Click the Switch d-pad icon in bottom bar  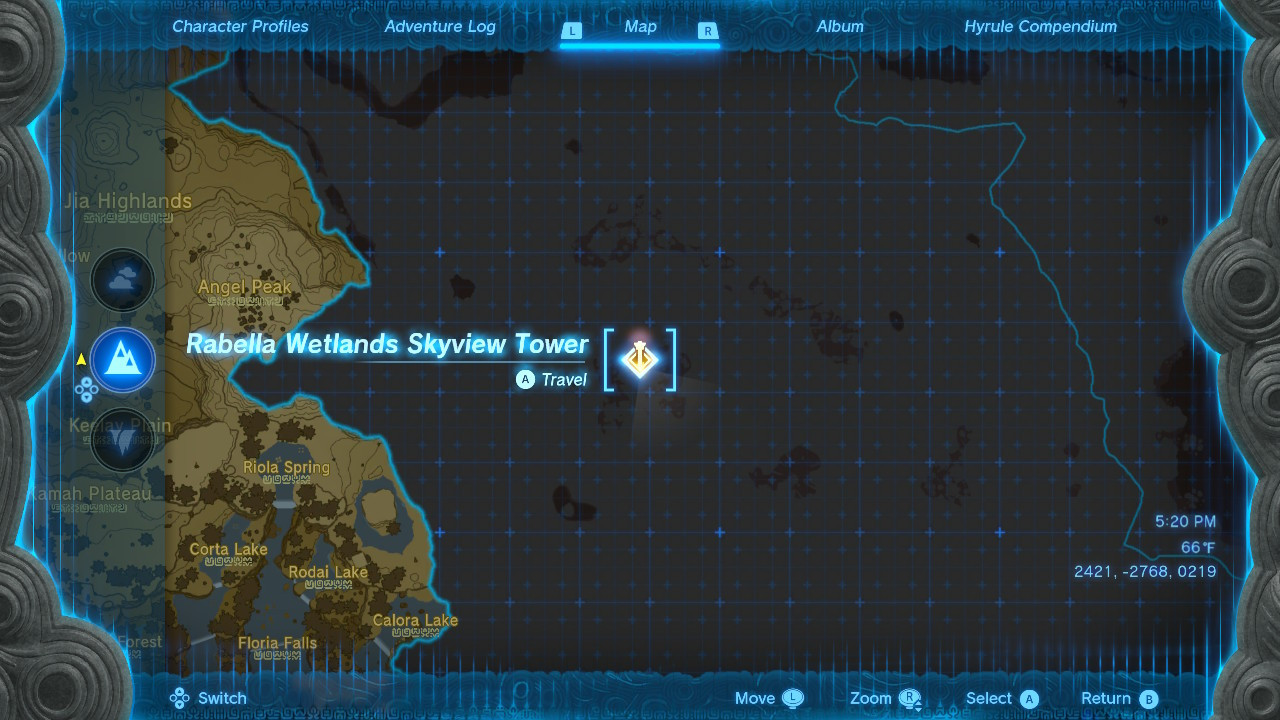point(180,698)
